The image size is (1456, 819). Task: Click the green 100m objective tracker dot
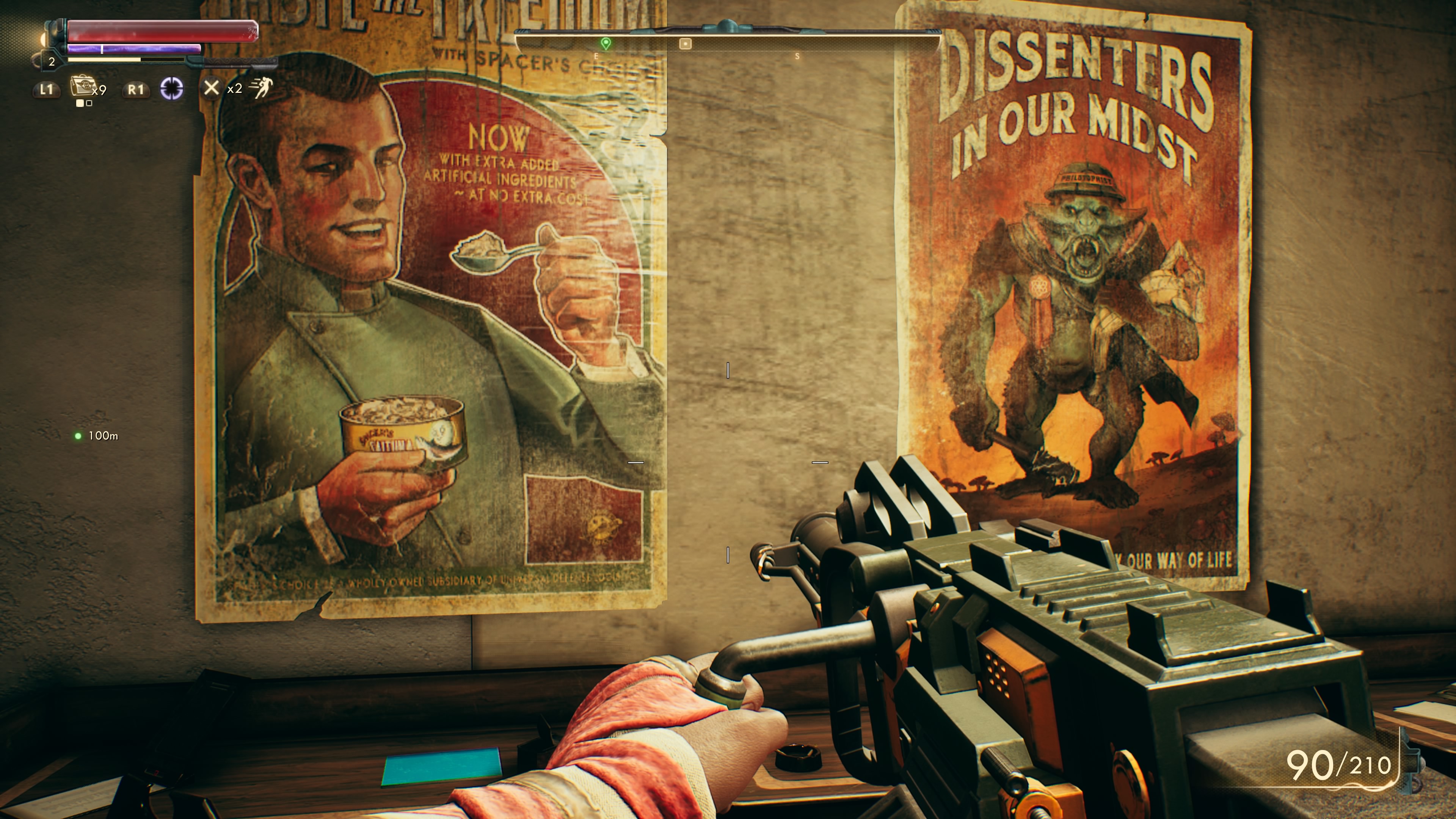[78, 436]
